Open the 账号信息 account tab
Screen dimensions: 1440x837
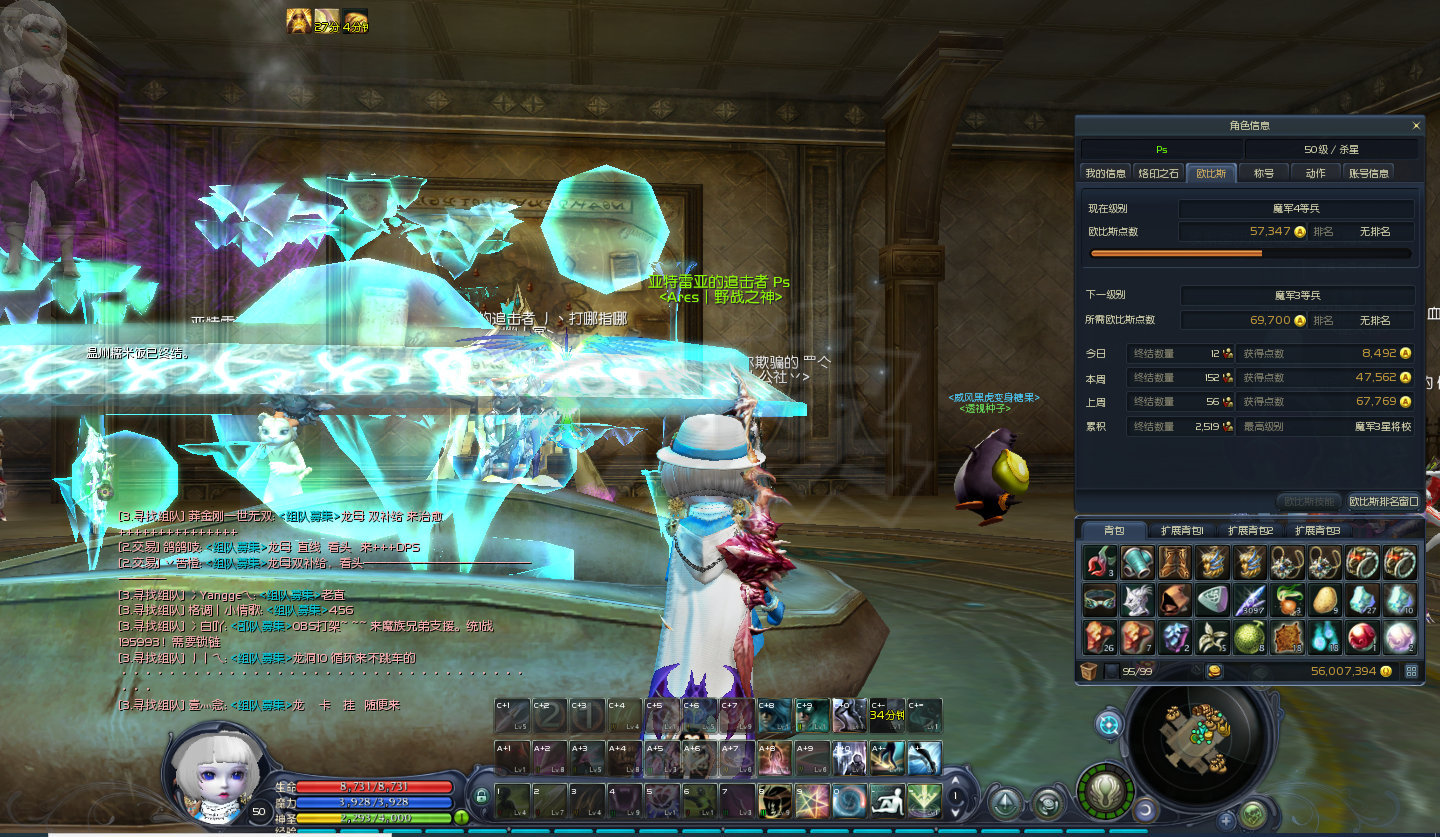(x=1368, y=173)
